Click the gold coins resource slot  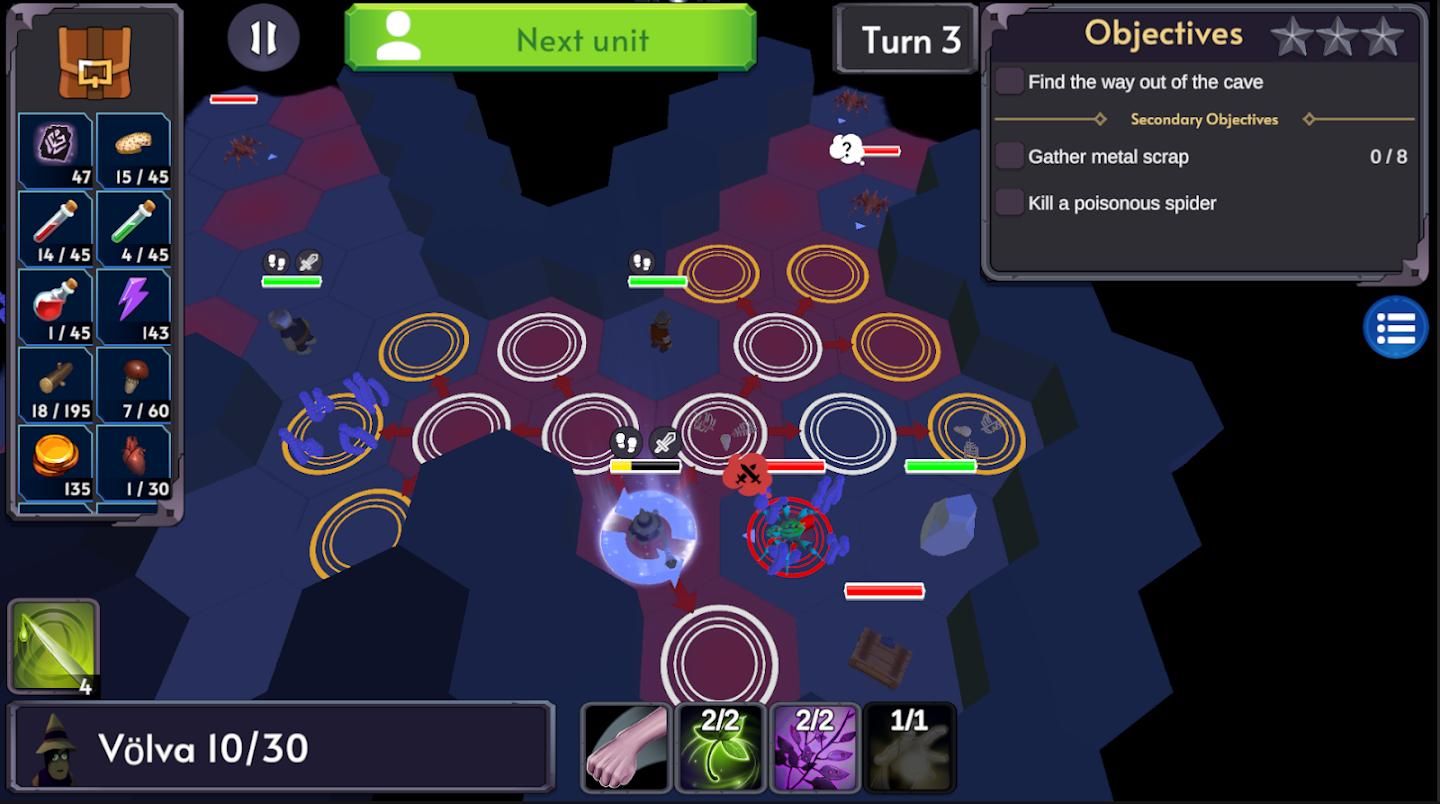coord(56,462)
